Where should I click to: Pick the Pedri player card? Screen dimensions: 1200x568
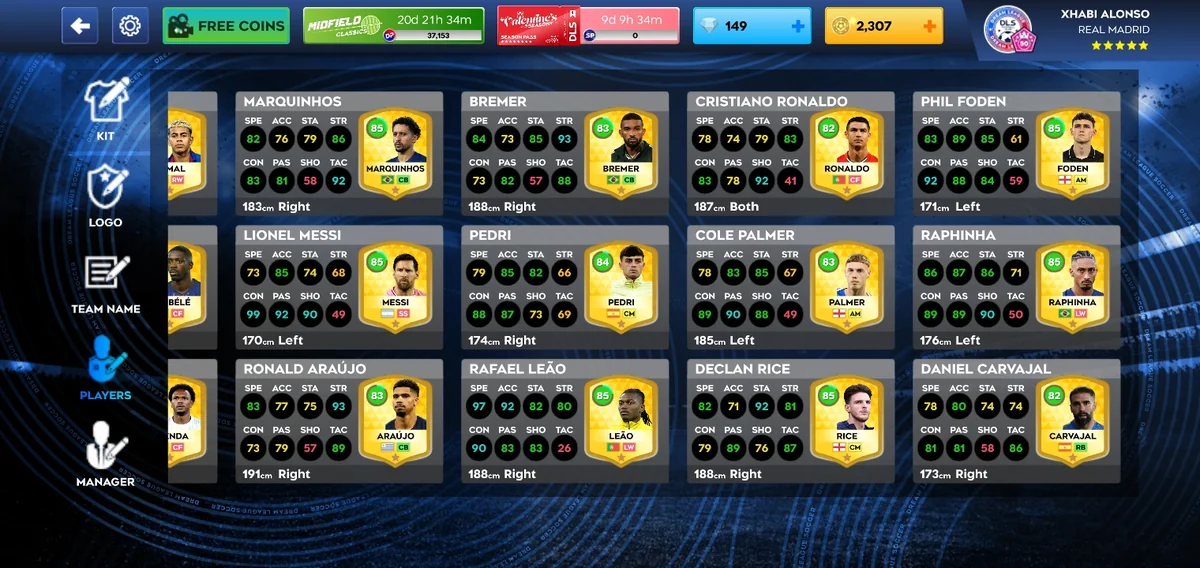pyautogui.click(x=565, y=288)
